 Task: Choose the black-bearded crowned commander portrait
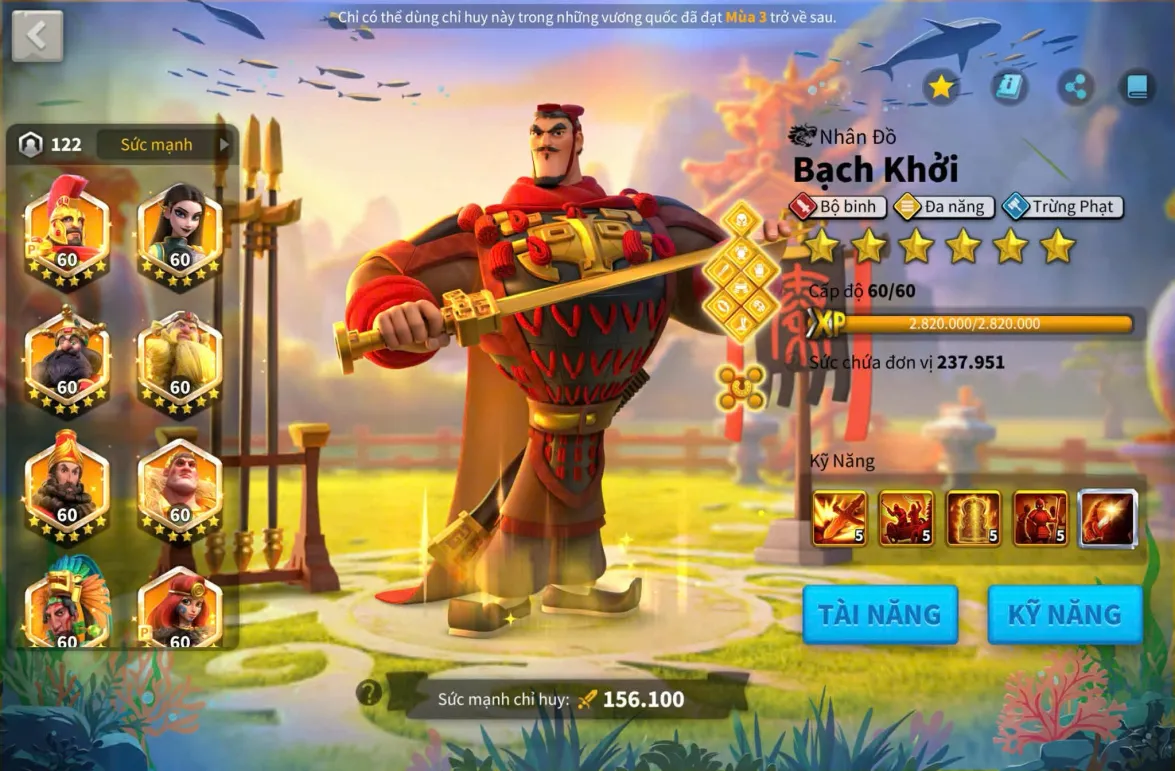pos(67,356)
